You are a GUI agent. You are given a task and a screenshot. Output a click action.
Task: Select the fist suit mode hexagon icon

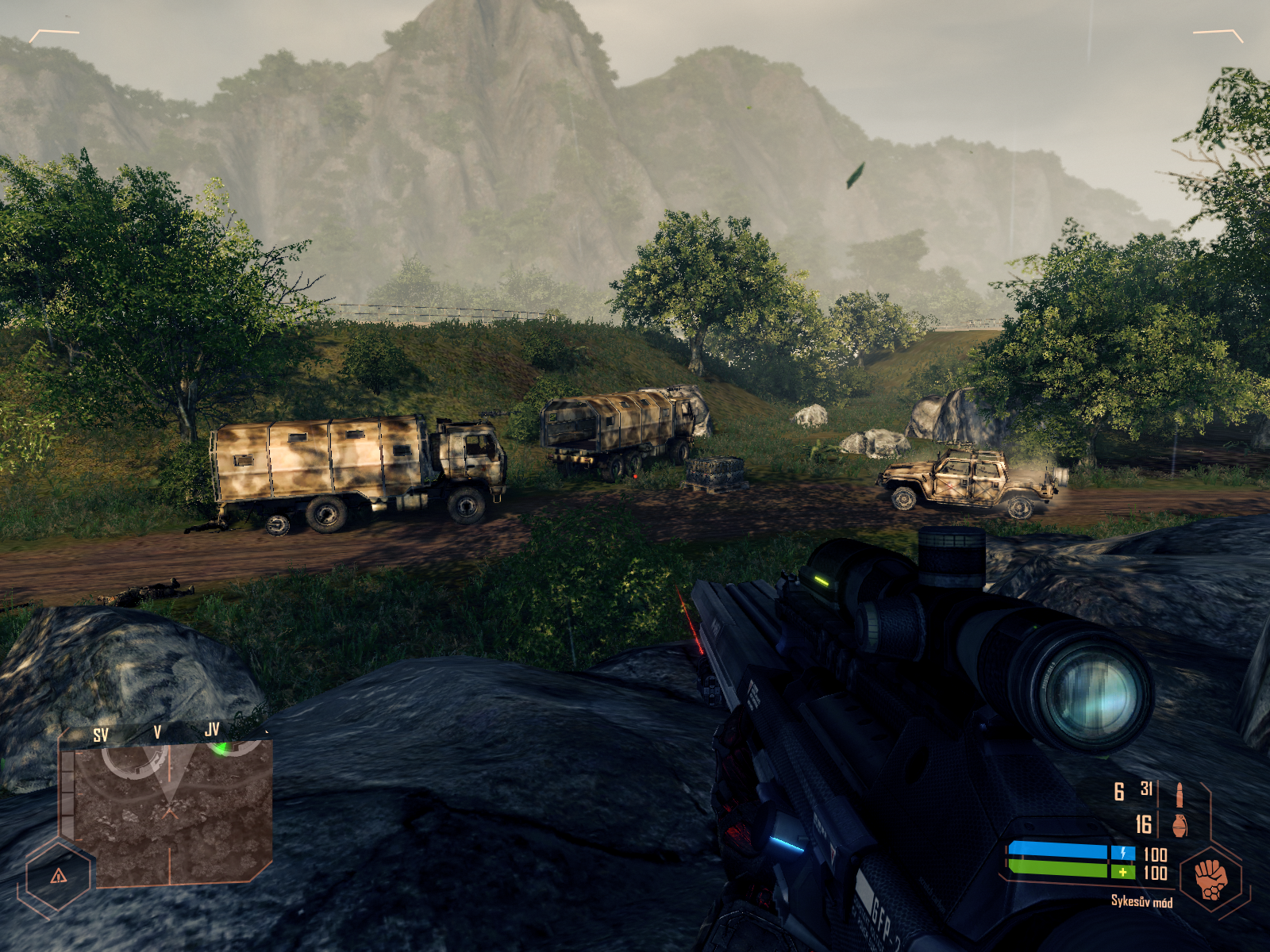[x=1210, y=878]
